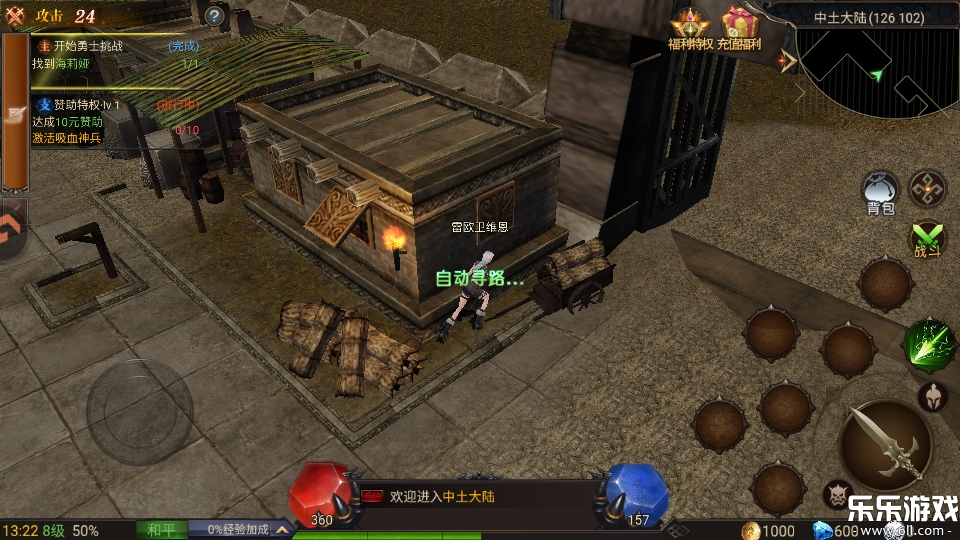Click the system welcome chat message bar
The image size is (960, 540).
tap(470, 496)
